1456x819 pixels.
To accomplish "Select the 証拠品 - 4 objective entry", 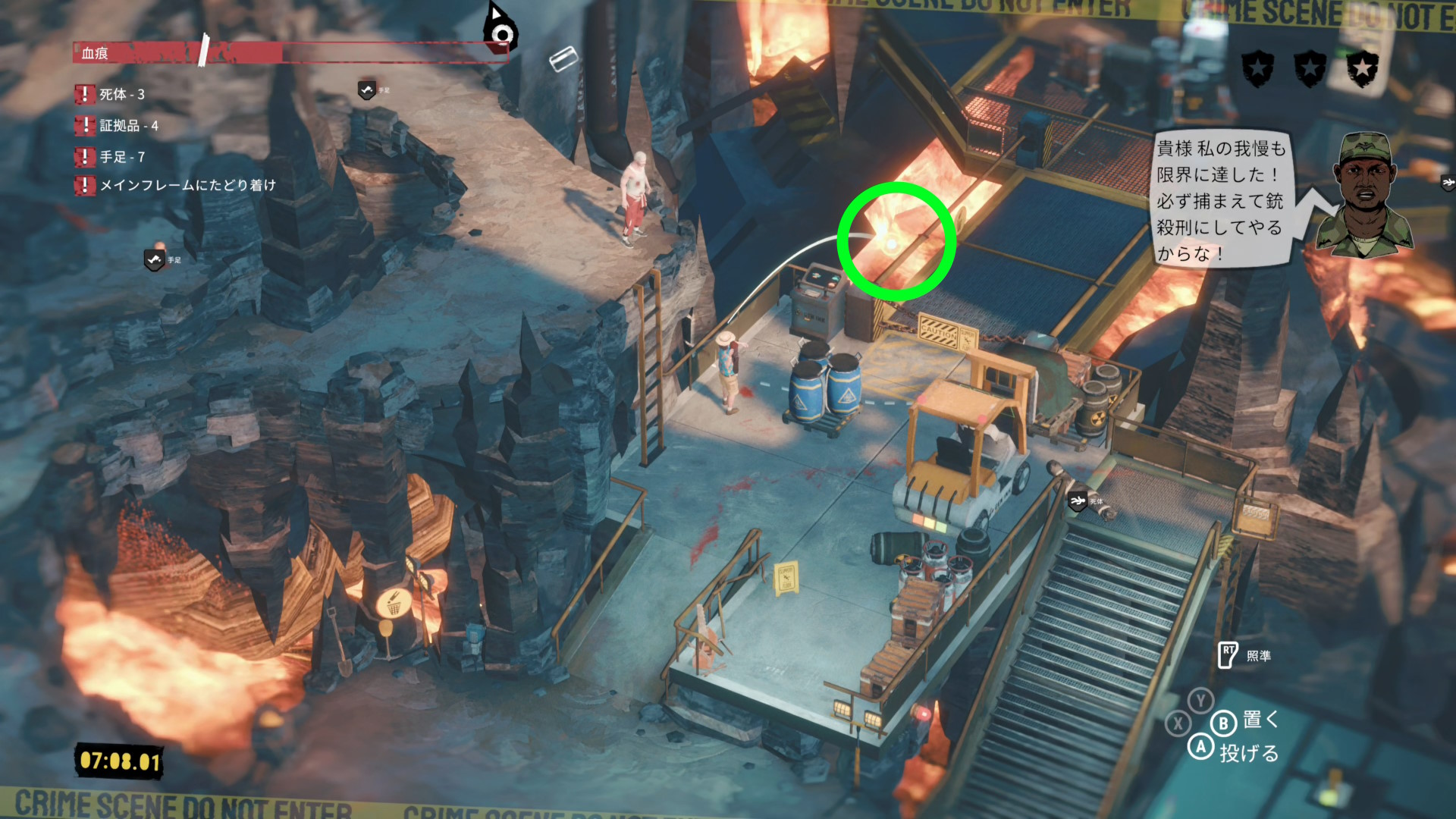I will [x=128, y=126].
